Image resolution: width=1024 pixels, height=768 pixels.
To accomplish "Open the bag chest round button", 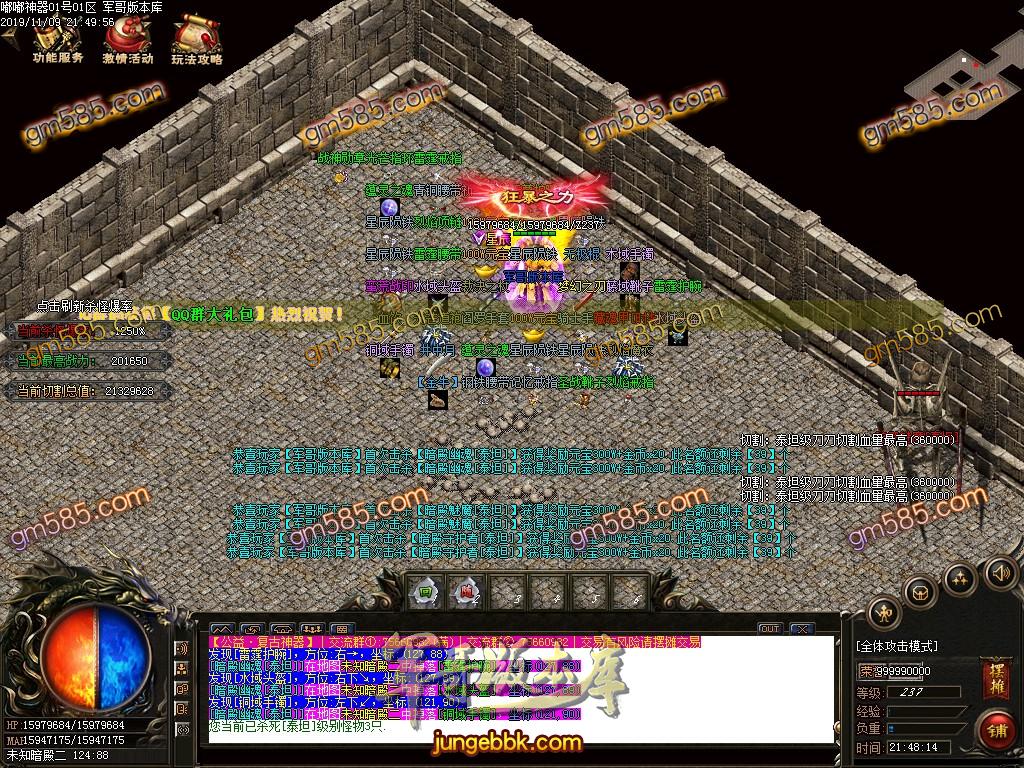I will [920, 593].
